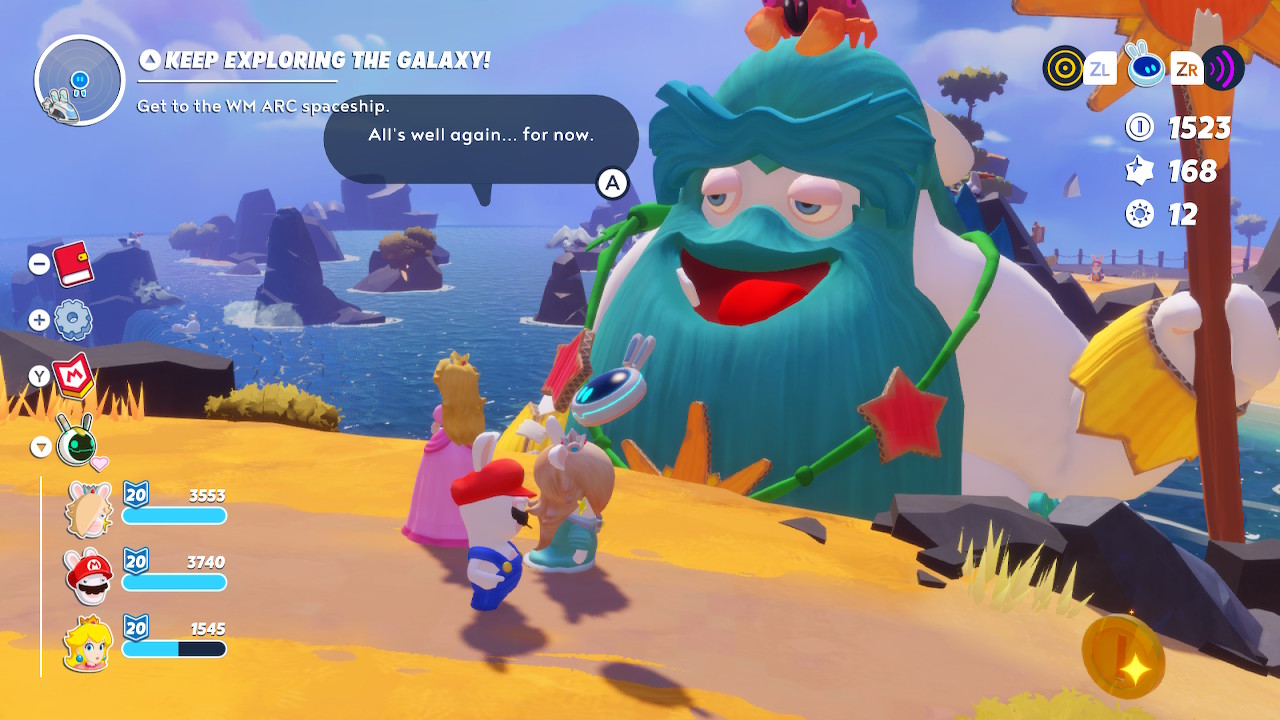
Task: Expand the Spark menu via down arrow
Action: (x=40, y=448)
